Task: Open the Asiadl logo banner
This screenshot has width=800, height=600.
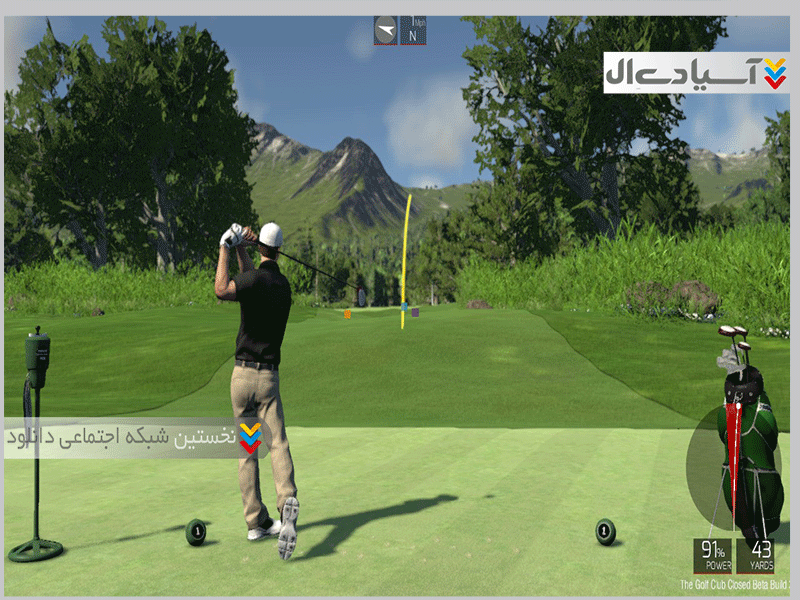Action: point(696,72)
